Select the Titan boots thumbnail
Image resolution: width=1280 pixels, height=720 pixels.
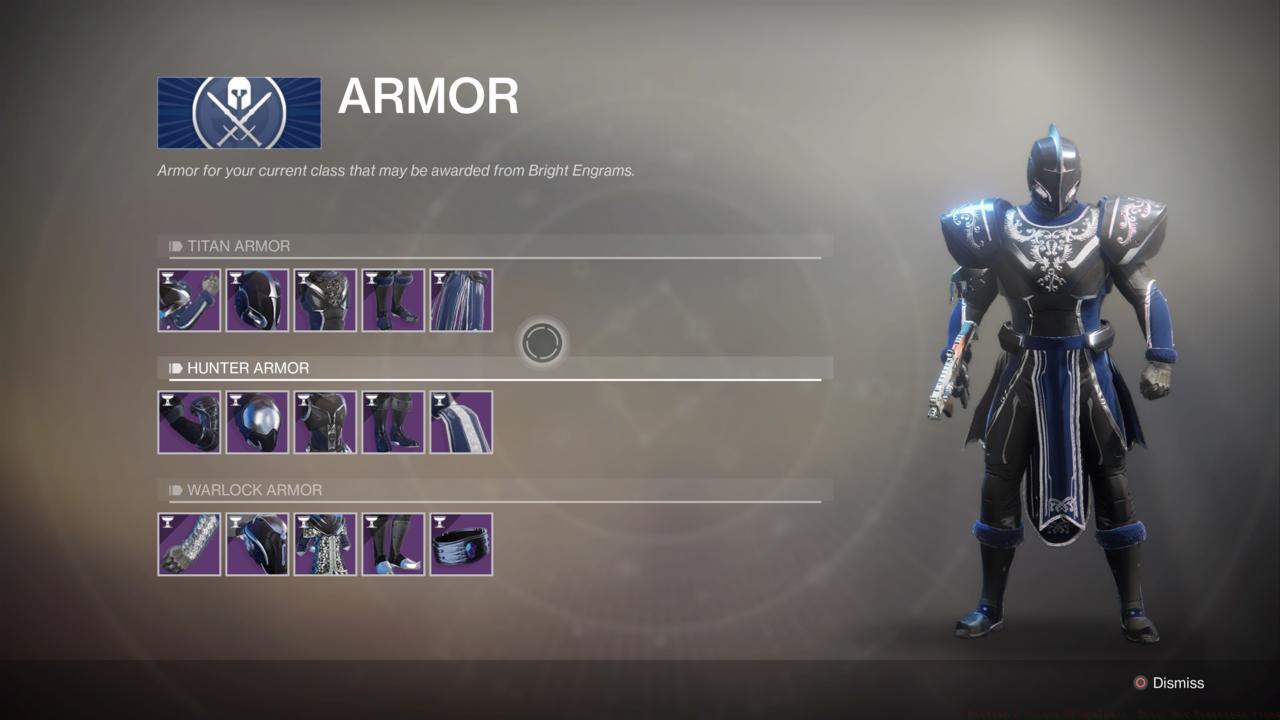point(393,300)
